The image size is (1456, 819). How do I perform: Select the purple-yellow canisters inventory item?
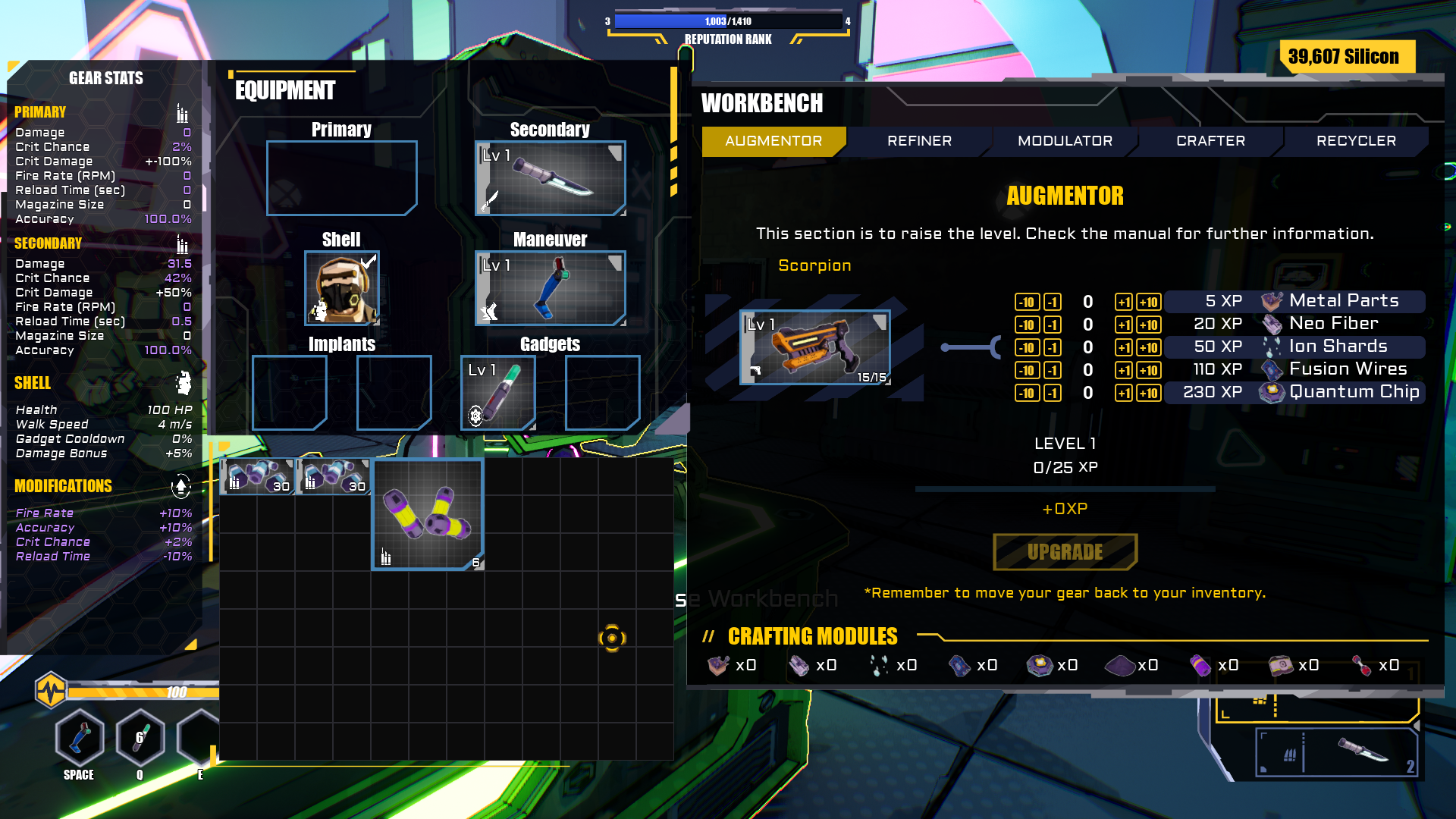428,514
